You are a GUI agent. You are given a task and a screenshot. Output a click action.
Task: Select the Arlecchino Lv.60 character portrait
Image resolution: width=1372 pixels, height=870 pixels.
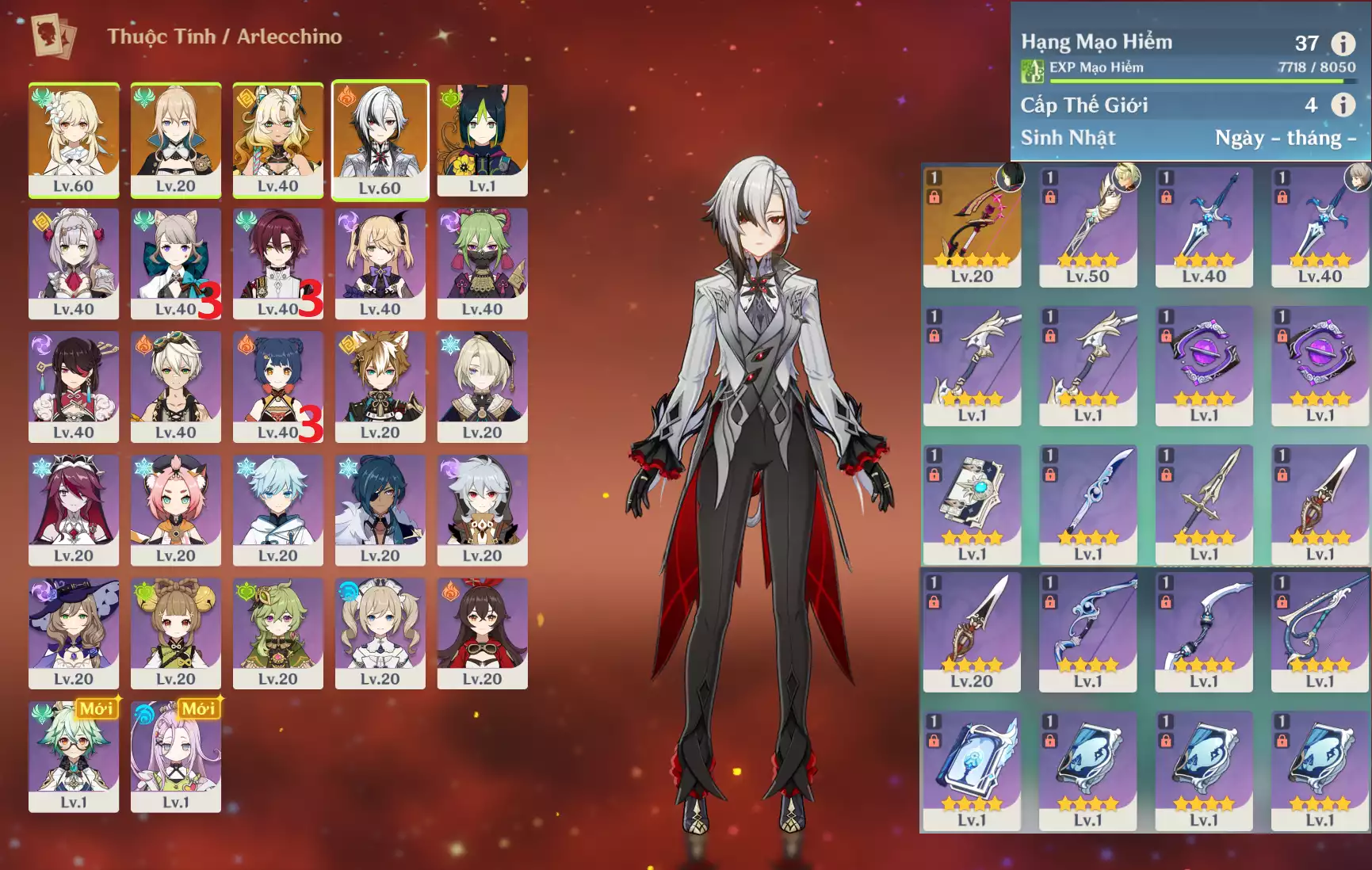380,139
